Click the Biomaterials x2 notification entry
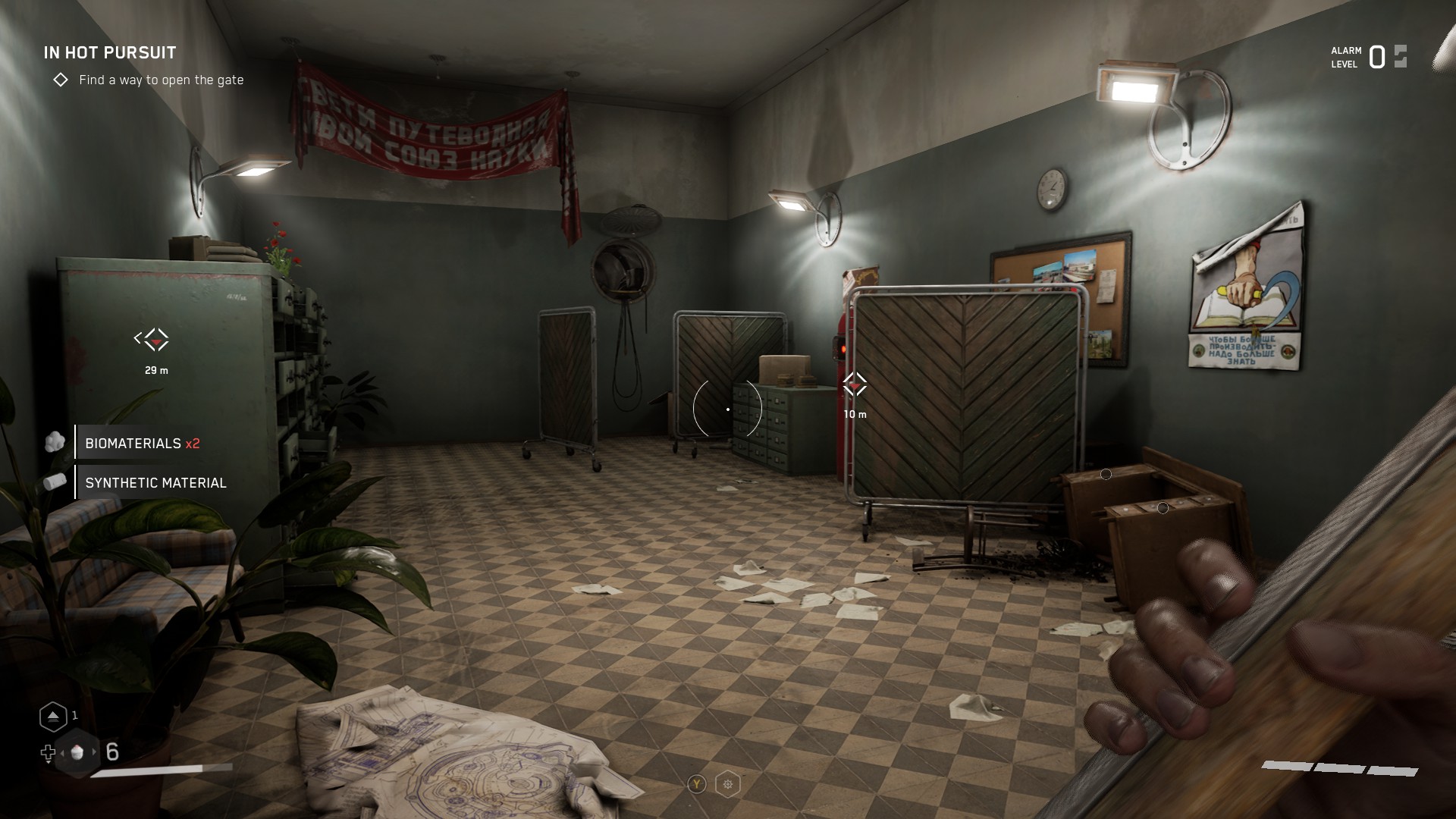 coord(144,444)
